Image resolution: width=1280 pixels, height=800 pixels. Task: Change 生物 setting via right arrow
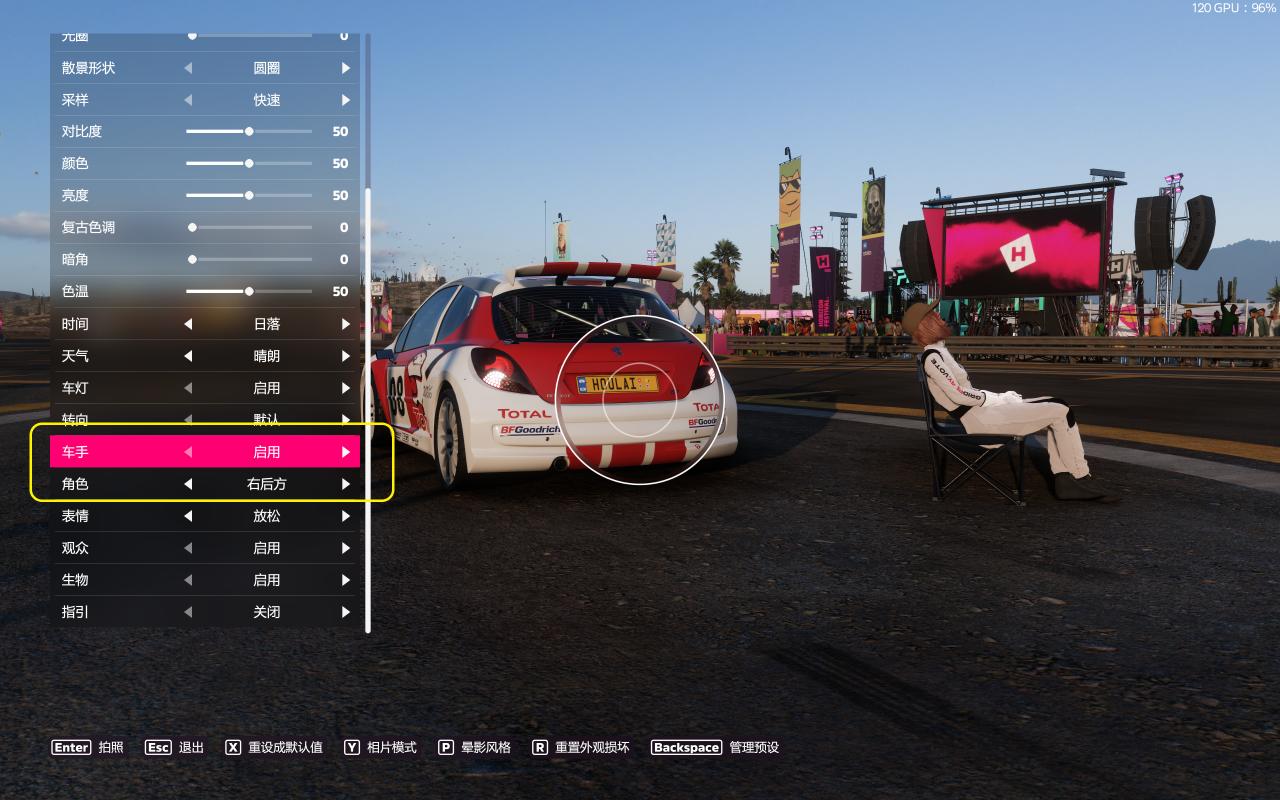(346, 580)
